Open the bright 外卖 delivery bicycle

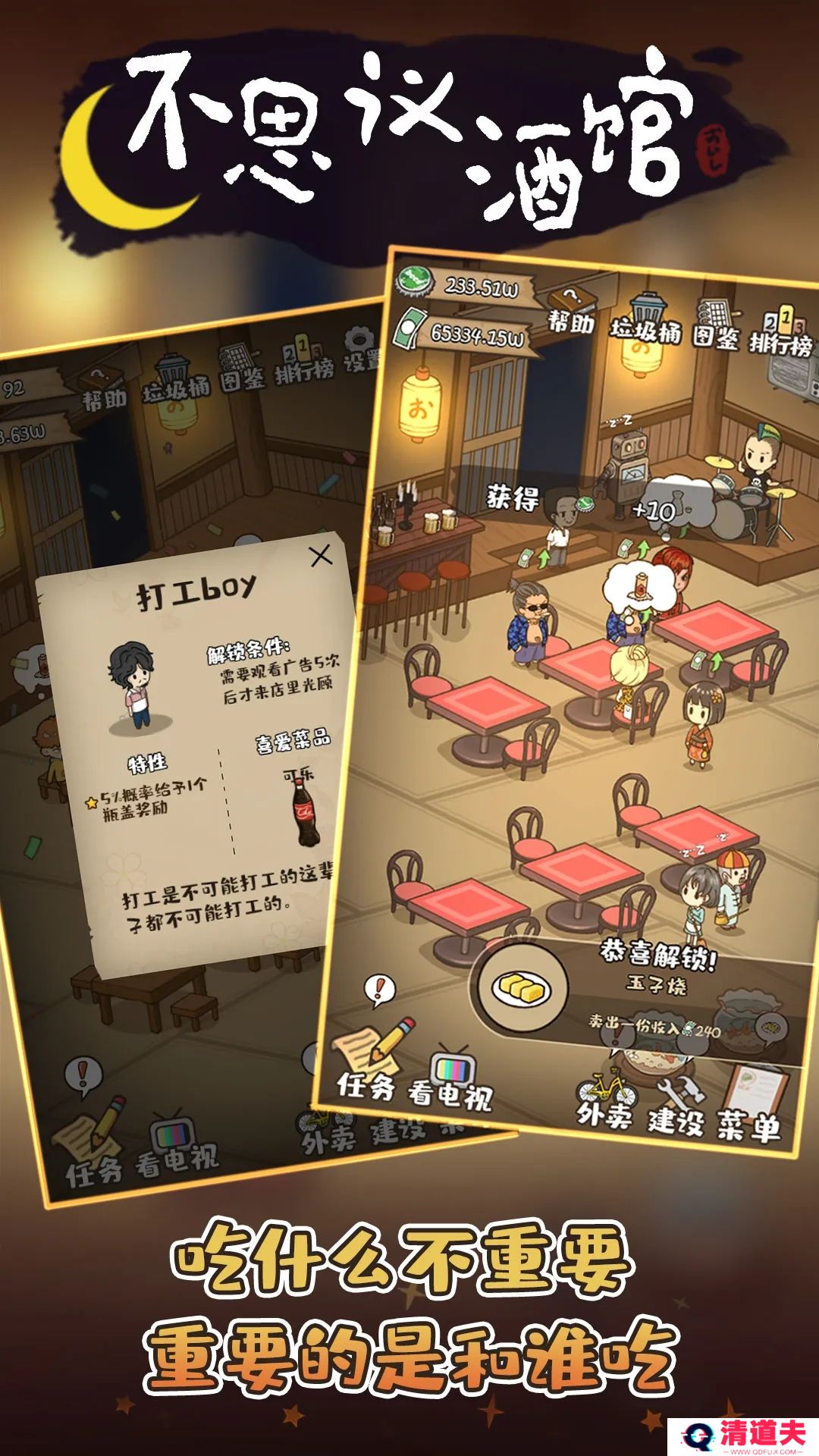coord(605,1100)
